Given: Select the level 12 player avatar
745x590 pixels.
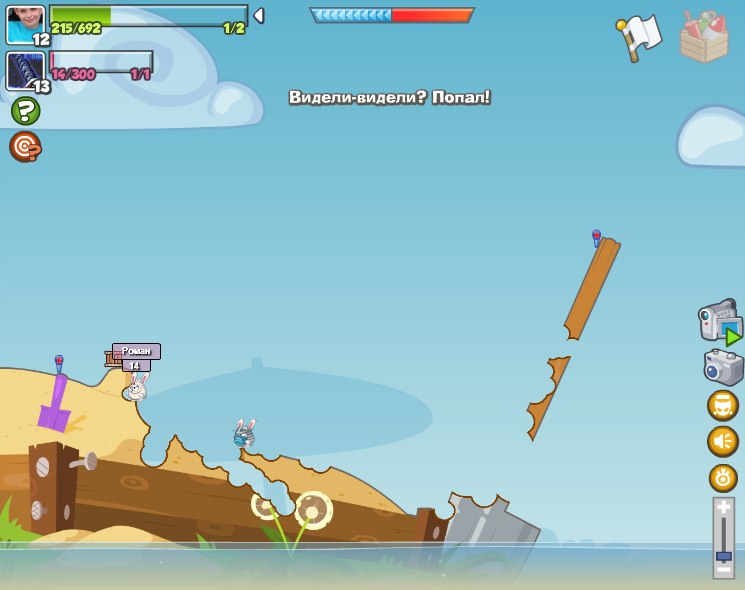Looking at the screenshot, I should 25,24.
